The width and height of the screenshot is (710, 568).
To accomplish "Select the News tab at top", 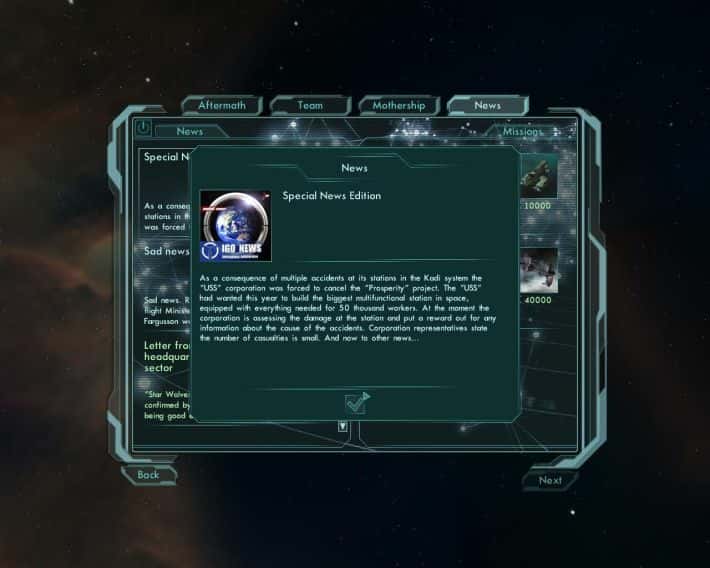I will tap(487, 105).
